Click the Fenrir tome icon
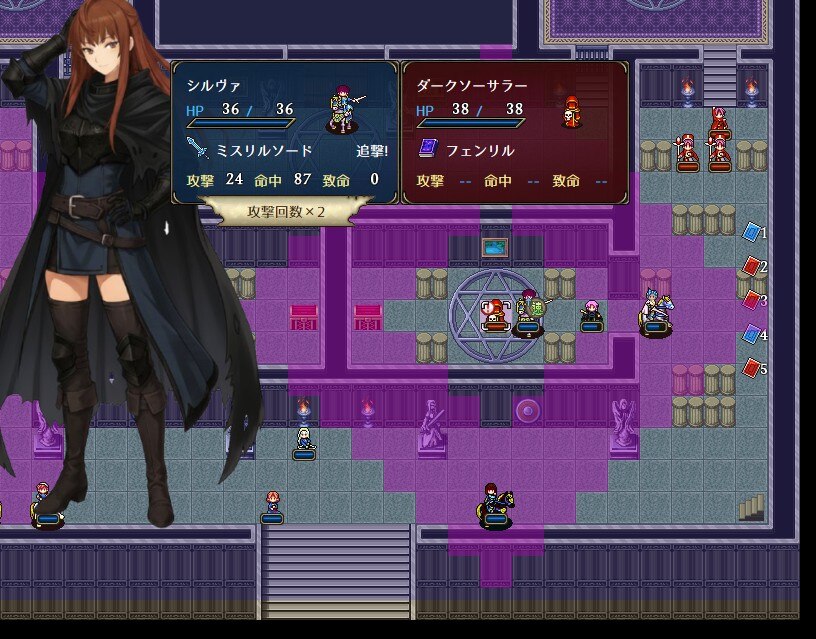The image size is (816, 639). click(428, 149)
